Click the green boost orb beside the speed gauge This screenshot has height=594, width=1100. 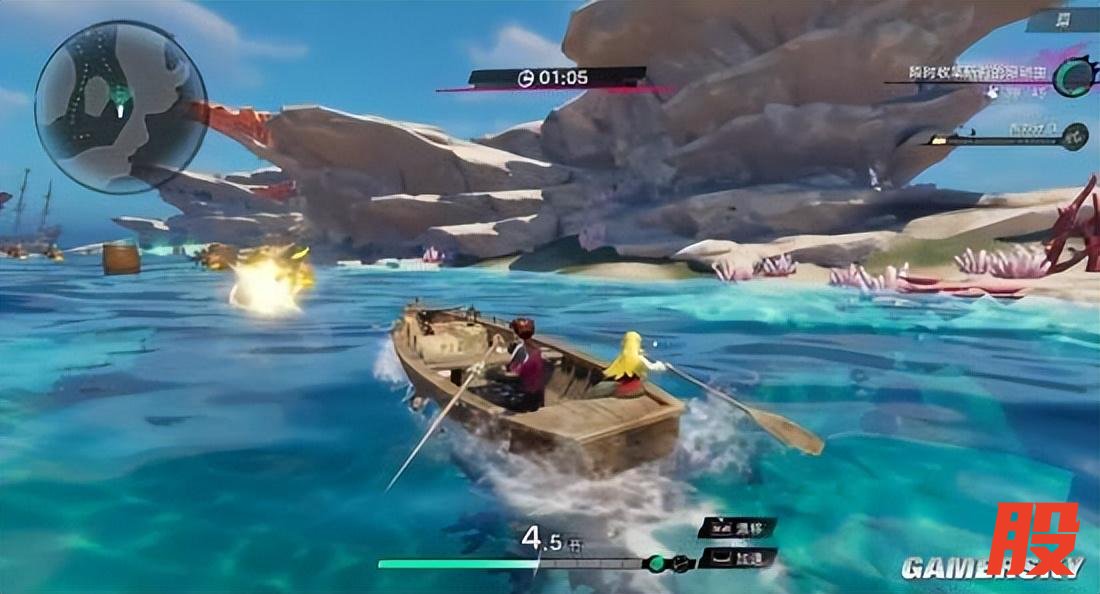point(658,563)
